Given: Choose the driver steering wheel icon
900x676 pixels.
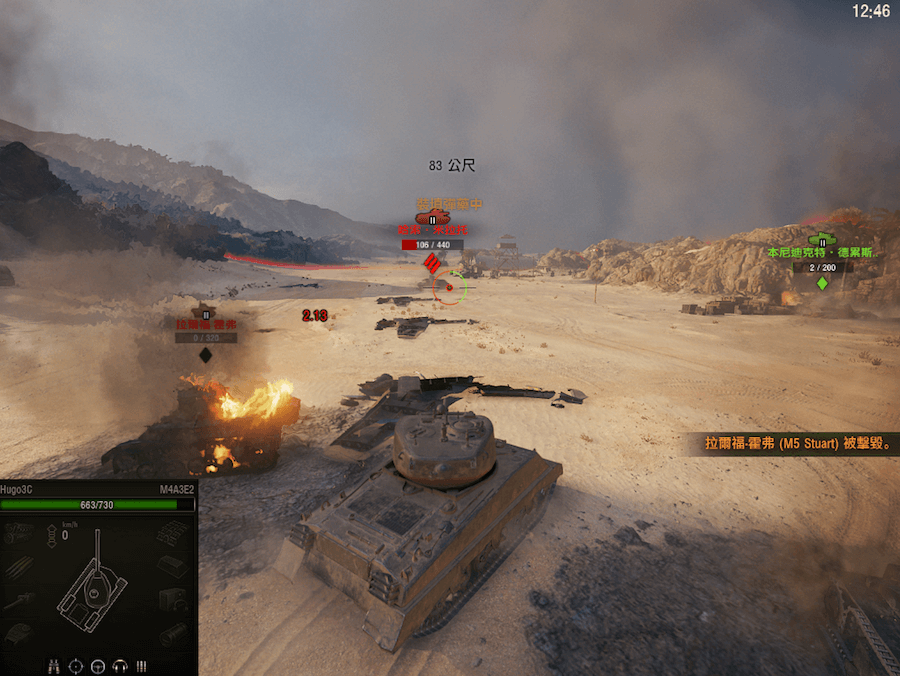Looking at the screenshot, I should click(x=98, y=665).
